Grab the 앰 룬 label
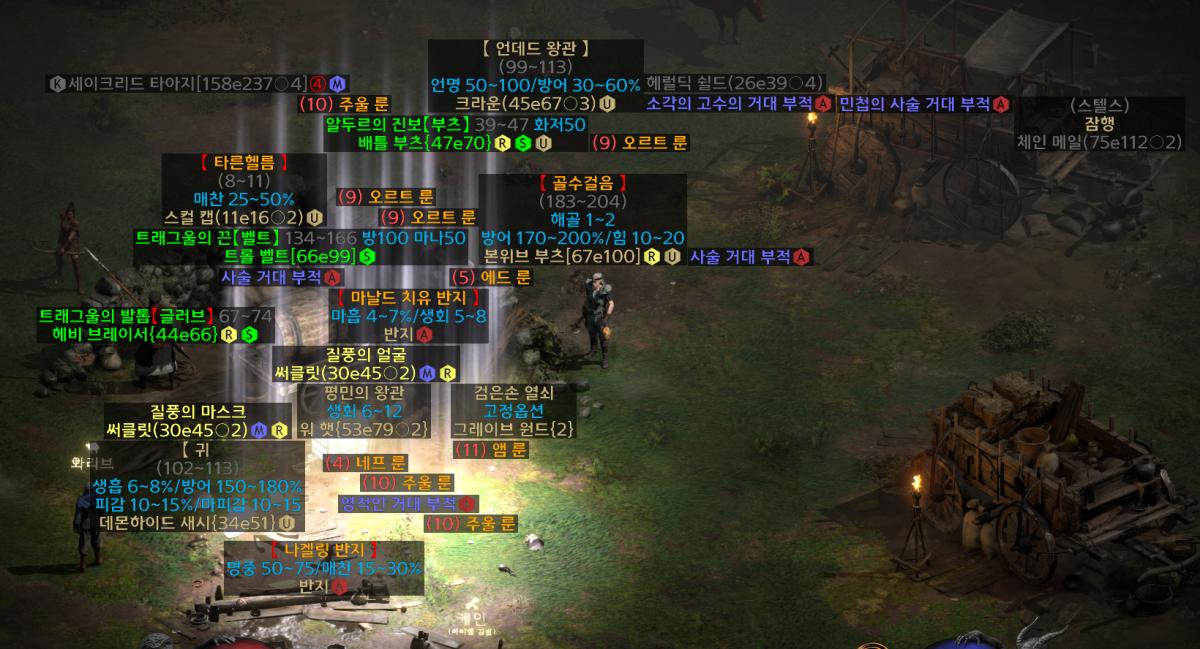1200x649 pixels. (492, 450)
